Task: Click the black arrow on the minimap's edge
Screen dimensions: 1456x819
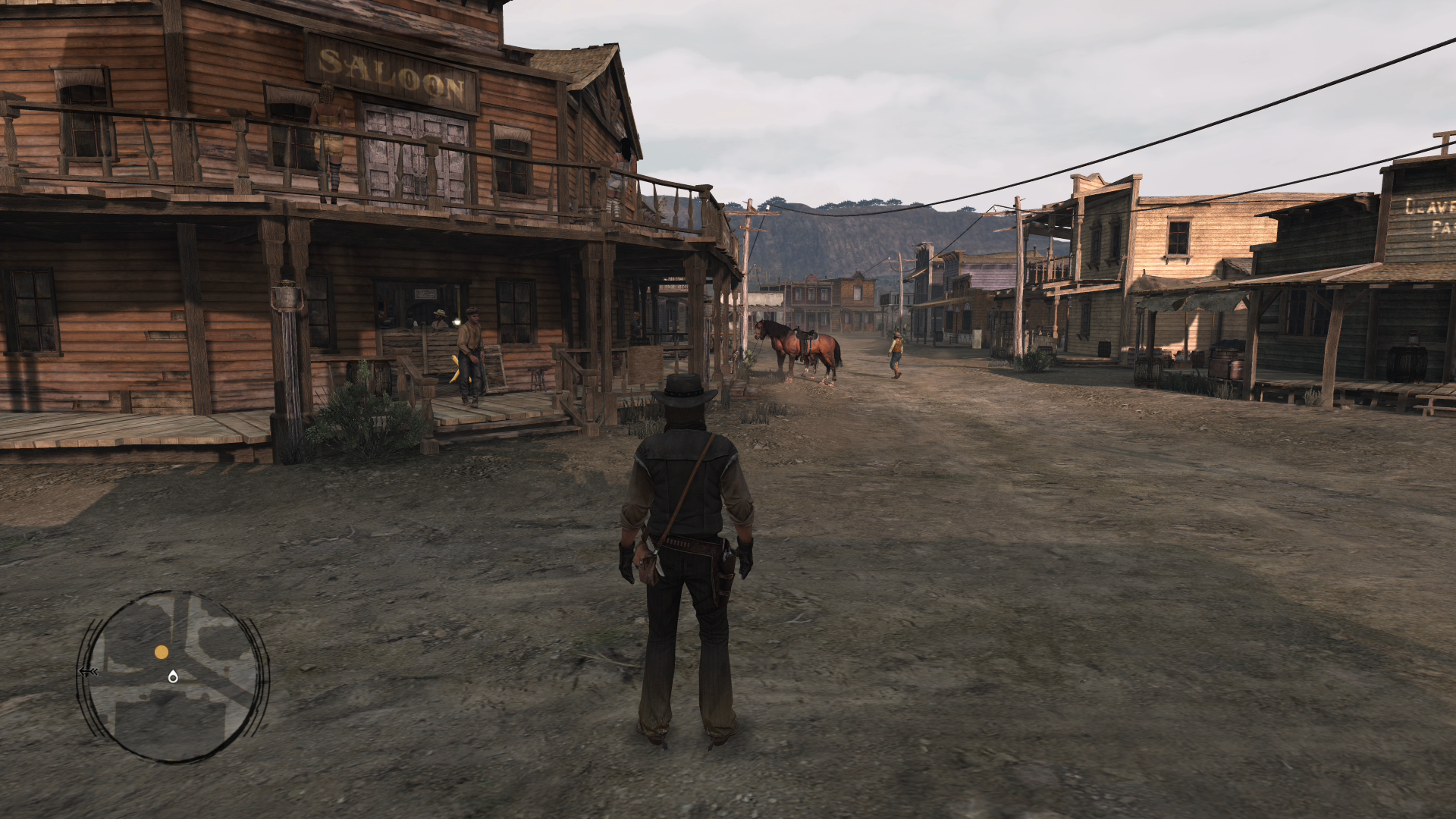Action: (x=88, y=671)
